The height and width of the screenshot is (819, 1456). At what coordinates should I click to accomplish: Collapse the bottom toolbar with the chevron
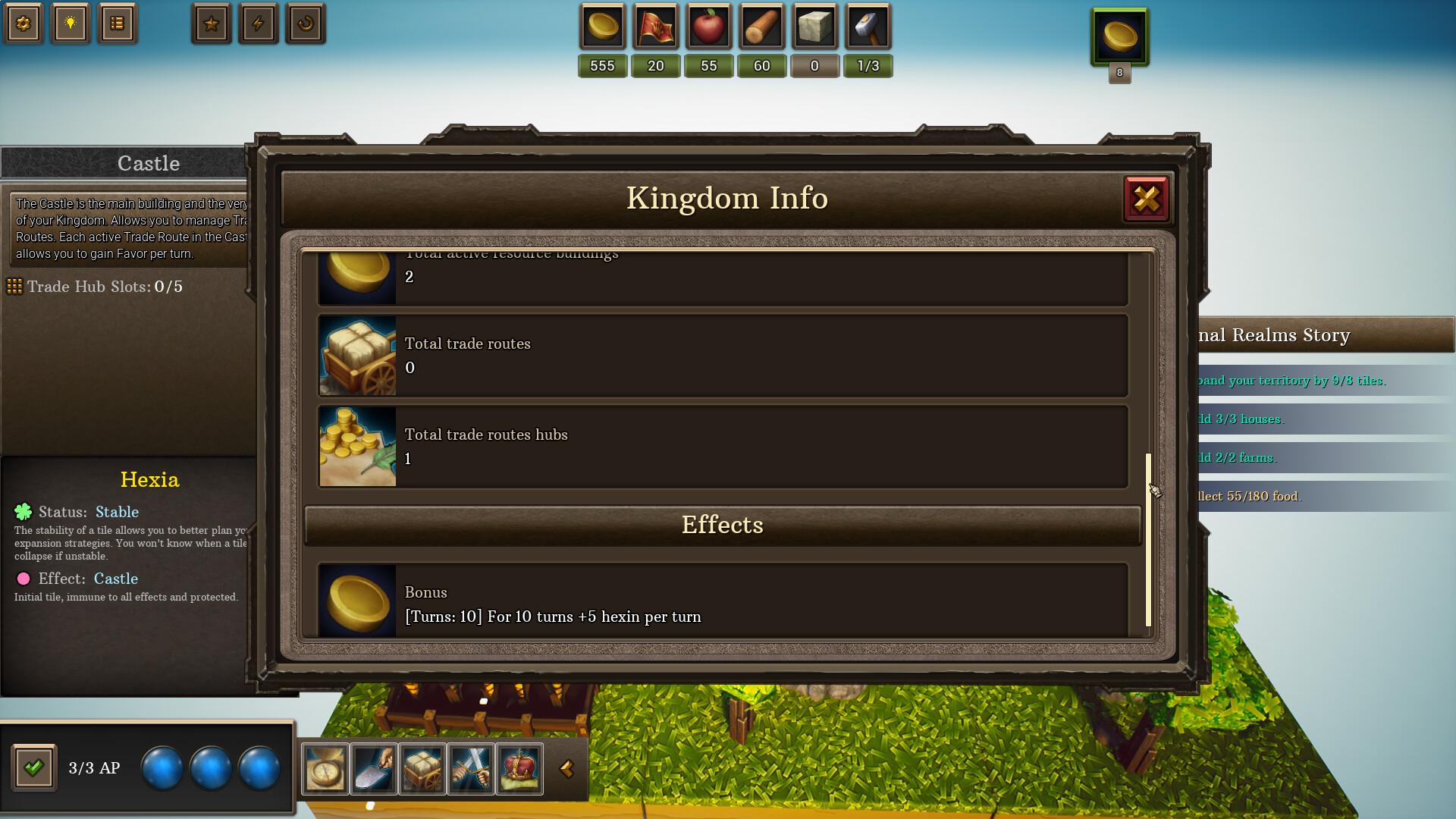tap(567, 769)
